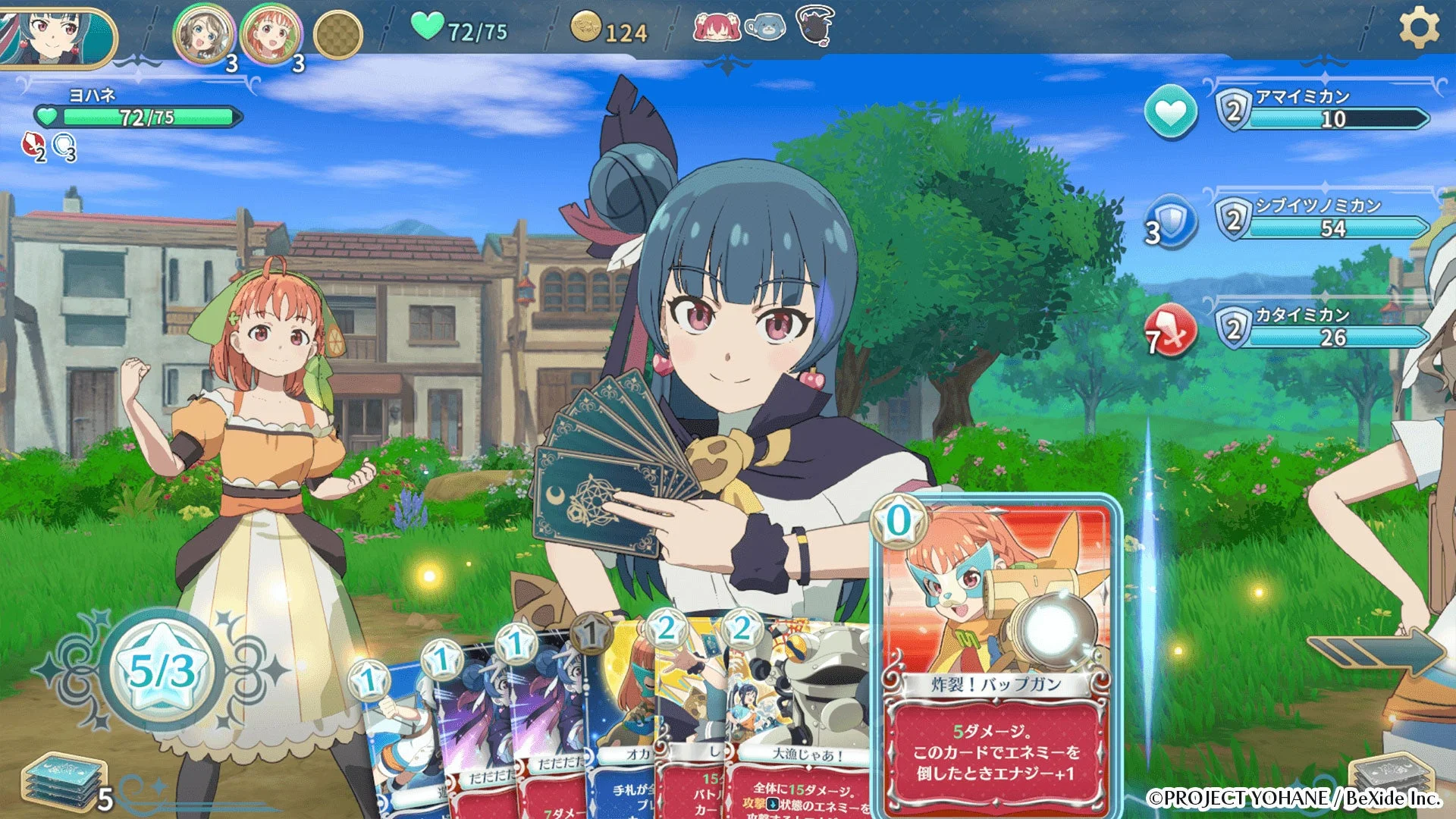Target the シブイツノミカン enemy entry
Screen dimensions: 1456x819
pyautogui.click(x=1323, y=219)
